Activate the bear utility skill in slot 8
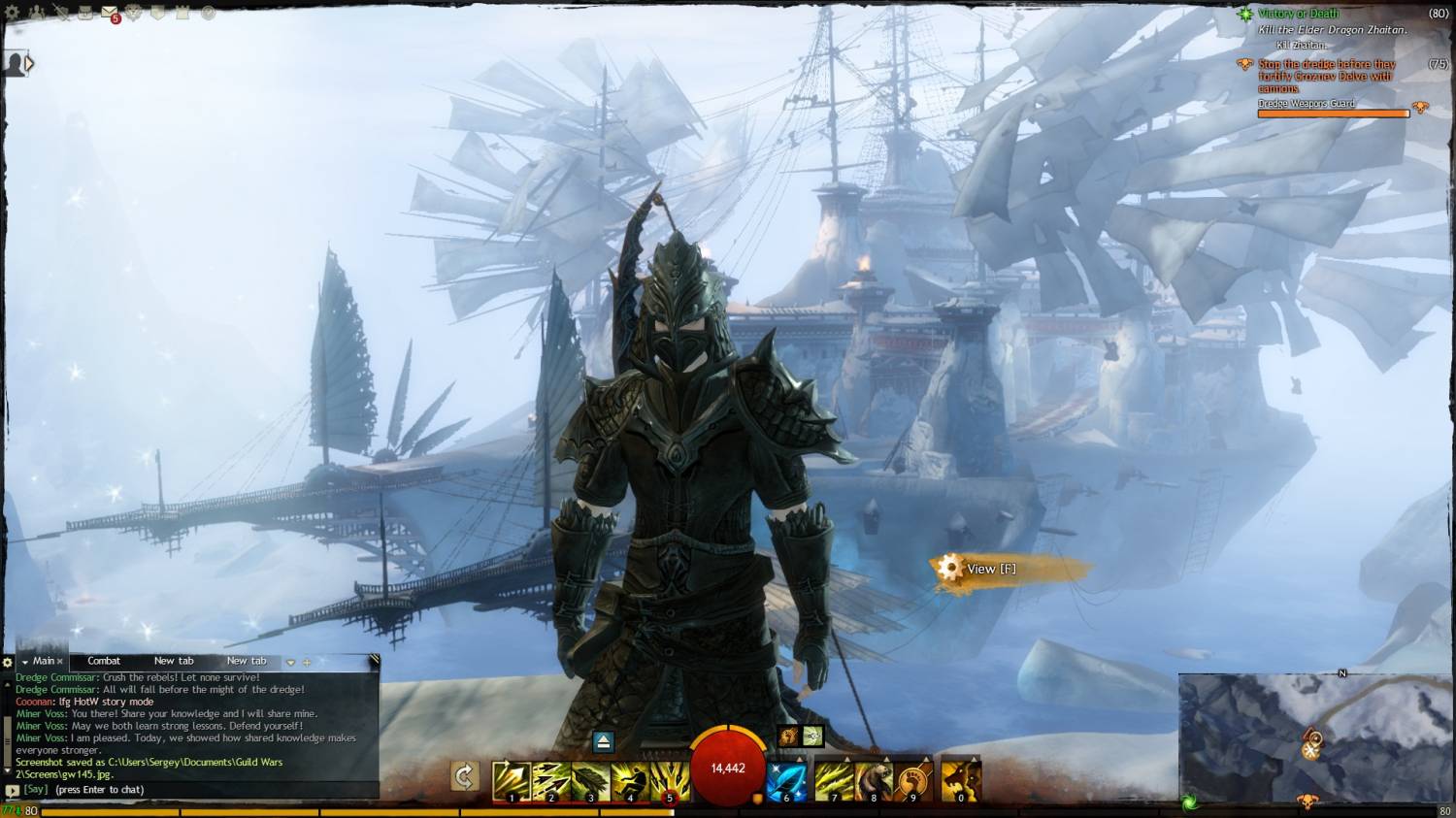 (x=873, y=781)
